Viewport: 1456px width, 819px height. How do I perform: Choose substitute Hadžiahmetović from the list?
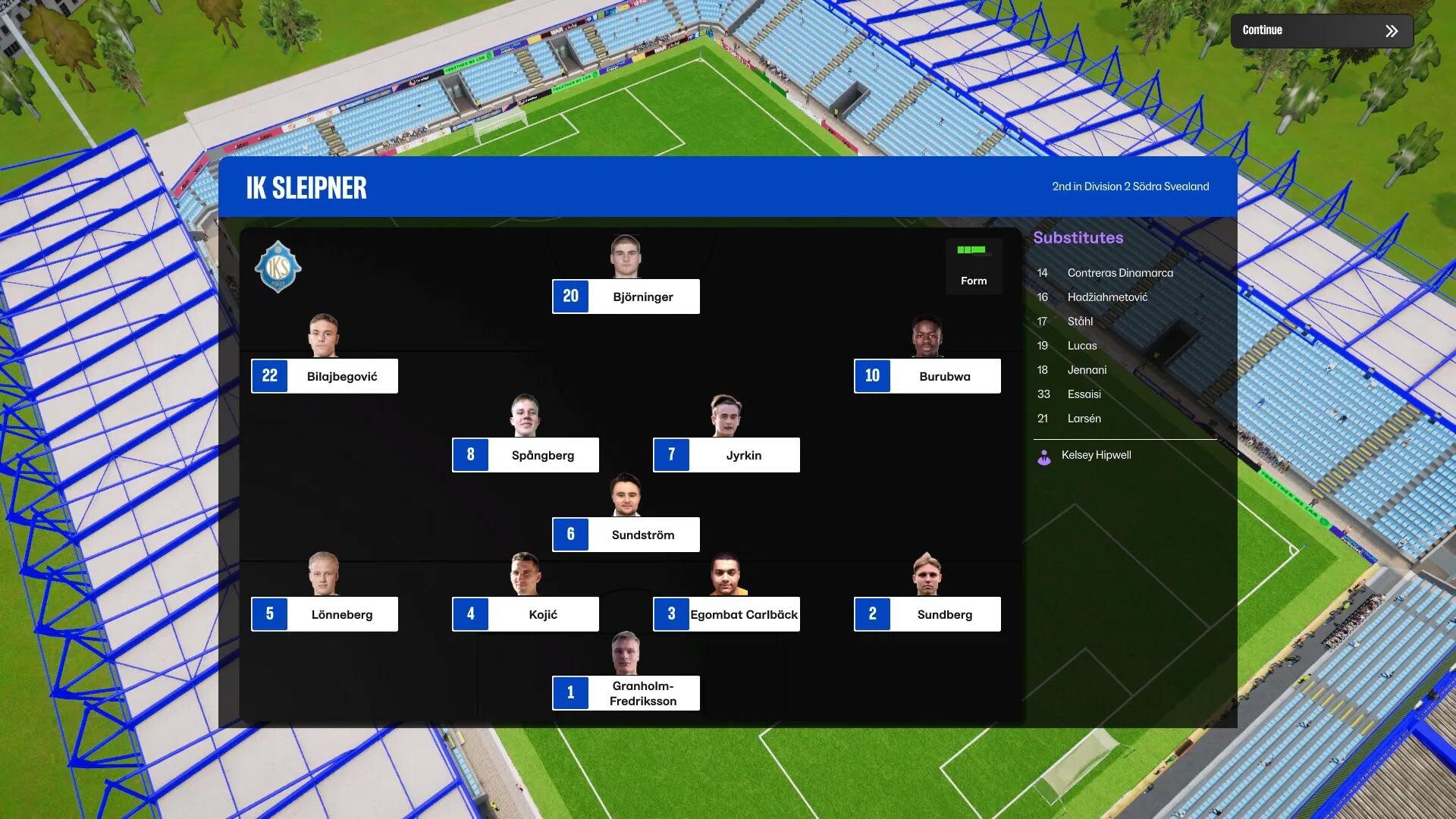1106,297
